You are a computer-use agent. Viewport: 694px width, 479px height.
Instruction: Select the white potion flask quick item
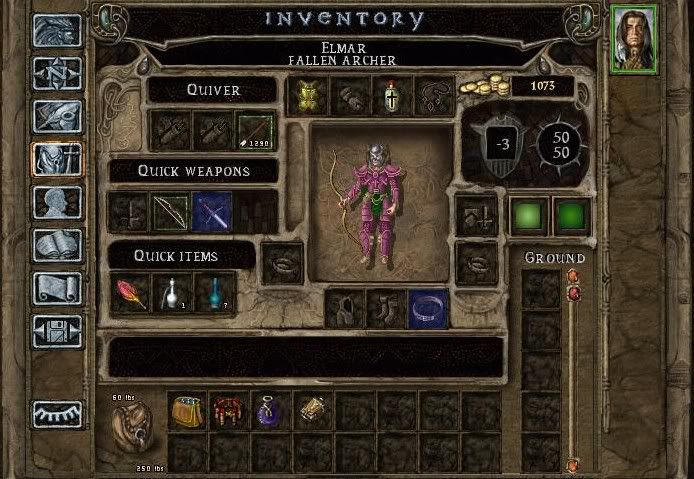[x=171, y=294]
